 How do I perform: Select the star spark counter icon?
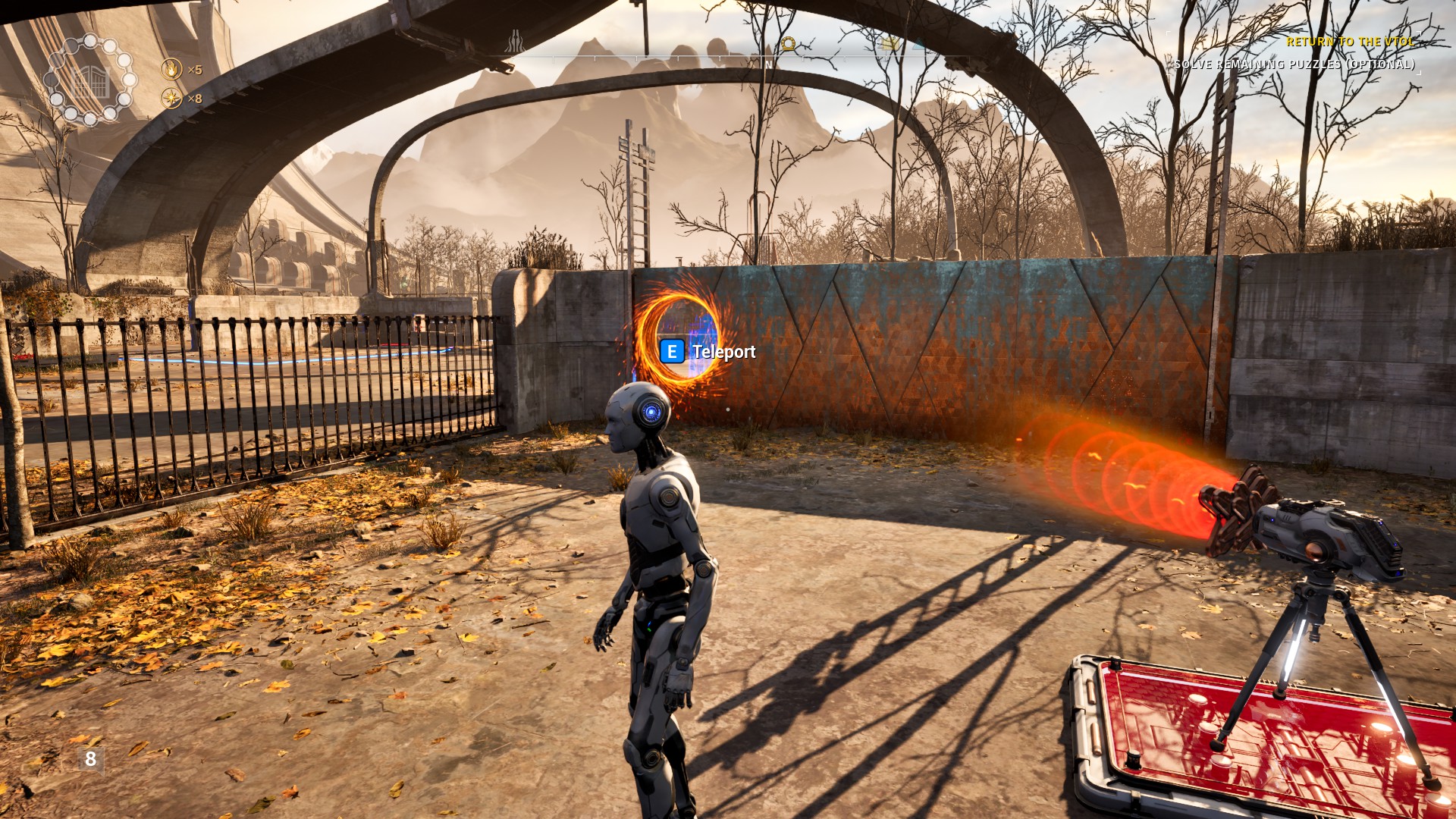click(x=172, y=99)
